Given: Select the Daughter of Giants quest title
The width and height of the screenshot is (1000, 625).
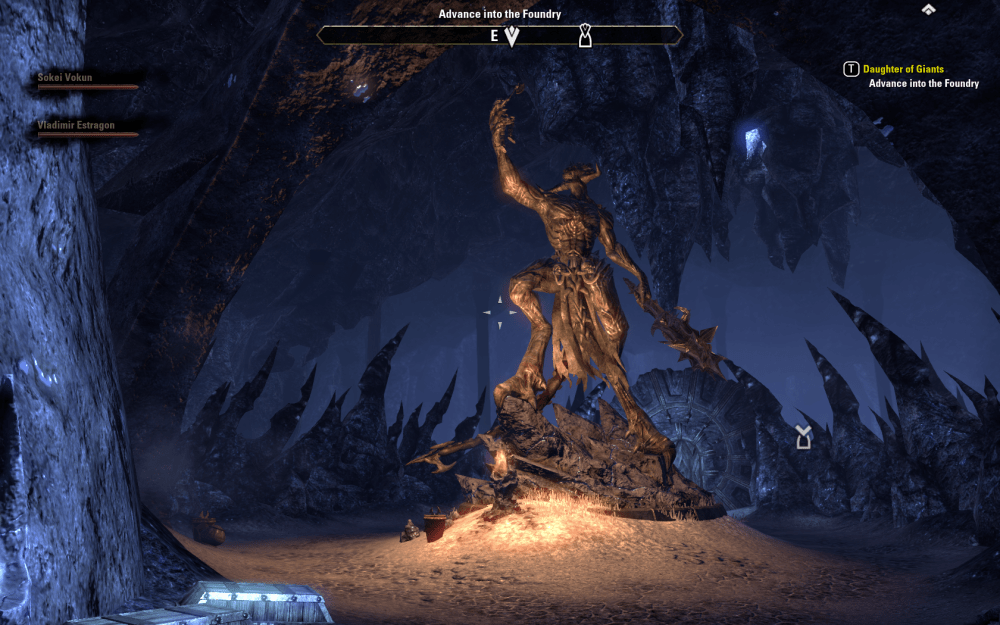Looking at the screenshot, I should tap(903, 69).
